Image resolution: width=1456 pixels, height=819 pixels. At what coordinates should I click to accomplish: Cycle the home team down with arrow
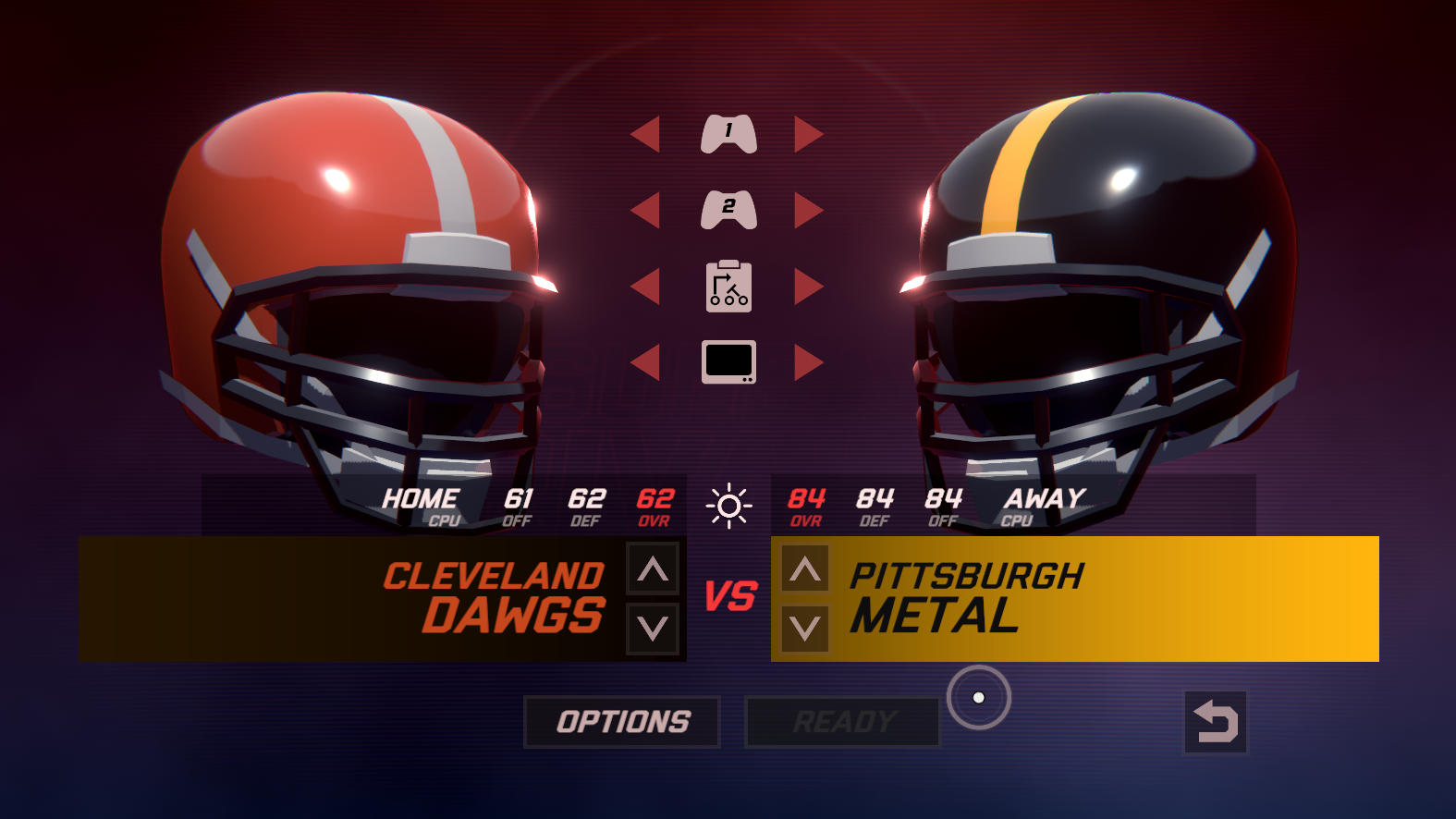pos(653,630)
